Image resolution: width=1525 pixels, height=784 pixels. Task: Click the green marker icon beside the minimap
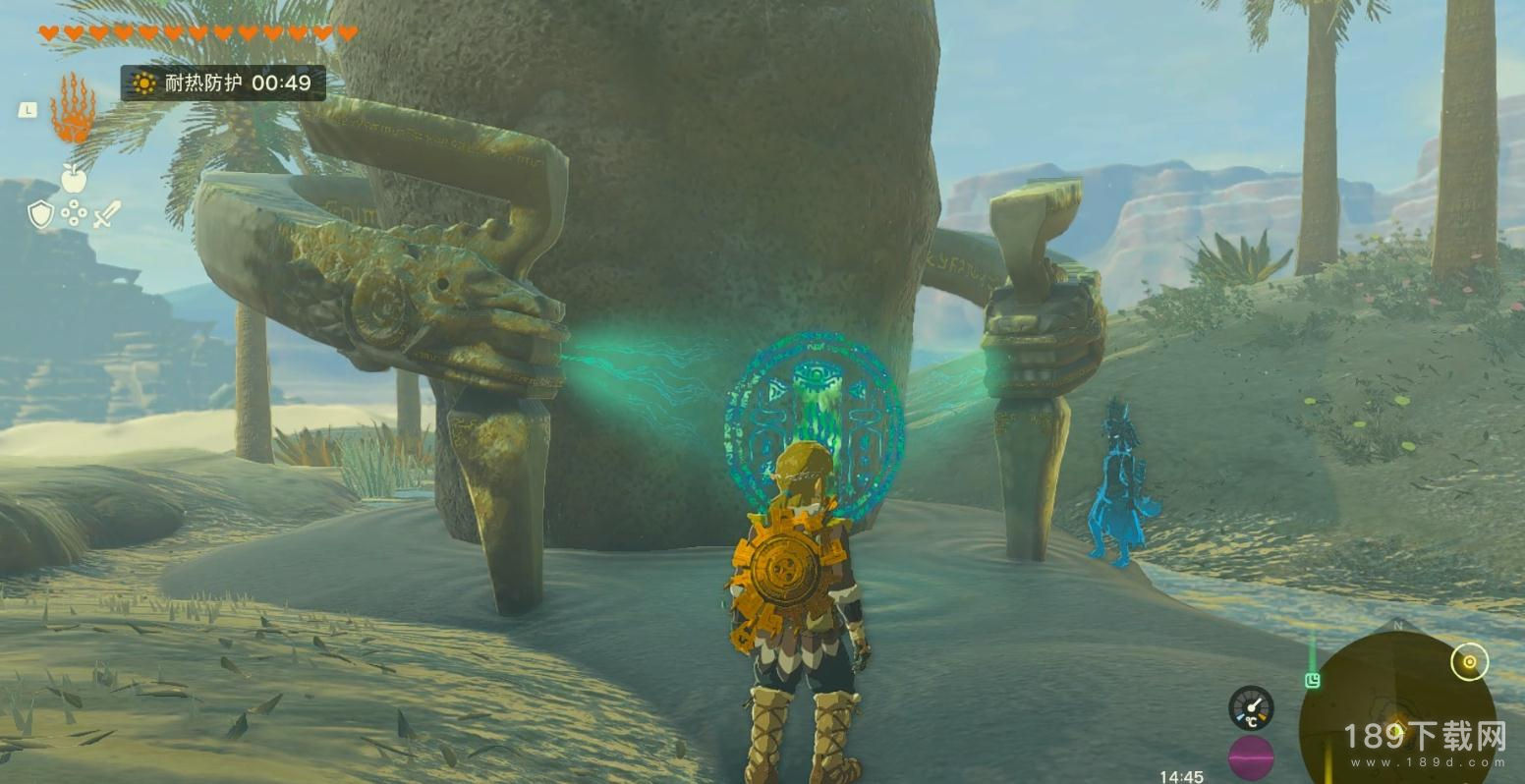point(1313,680)
